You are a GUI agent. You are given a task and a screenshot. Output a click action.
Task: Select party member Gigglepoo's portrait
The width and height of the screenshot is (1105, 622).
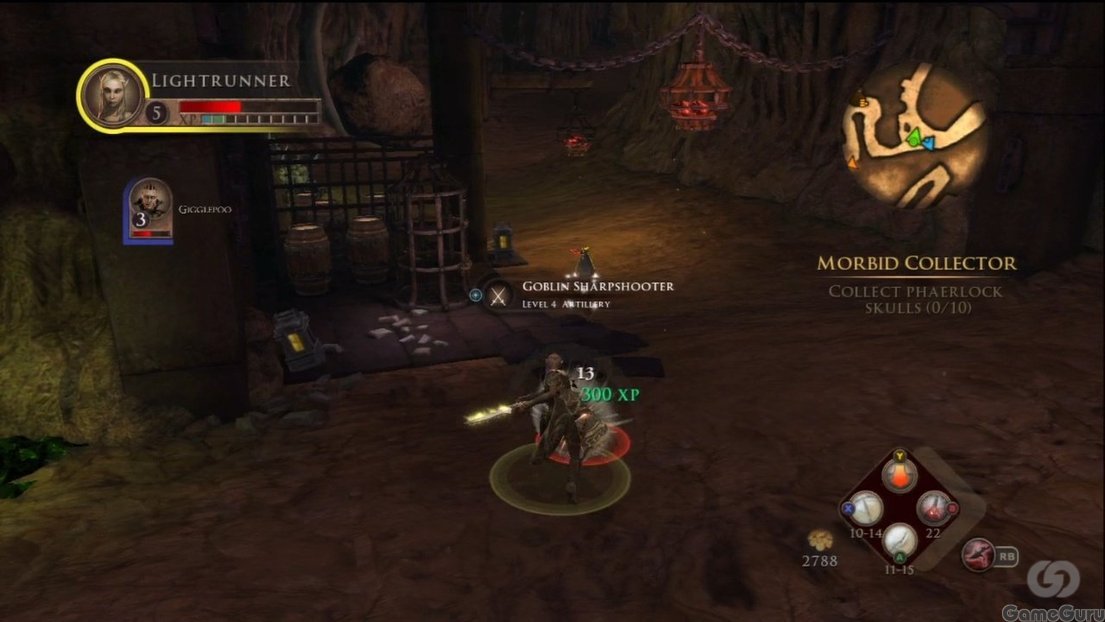click(149, 208)
